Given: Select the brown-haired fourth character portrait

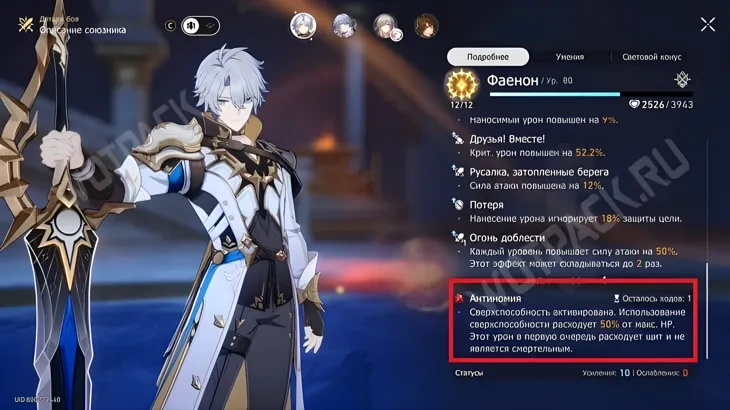Looking at the screenshot, I should pyautogui.click(x=426, y=25).
